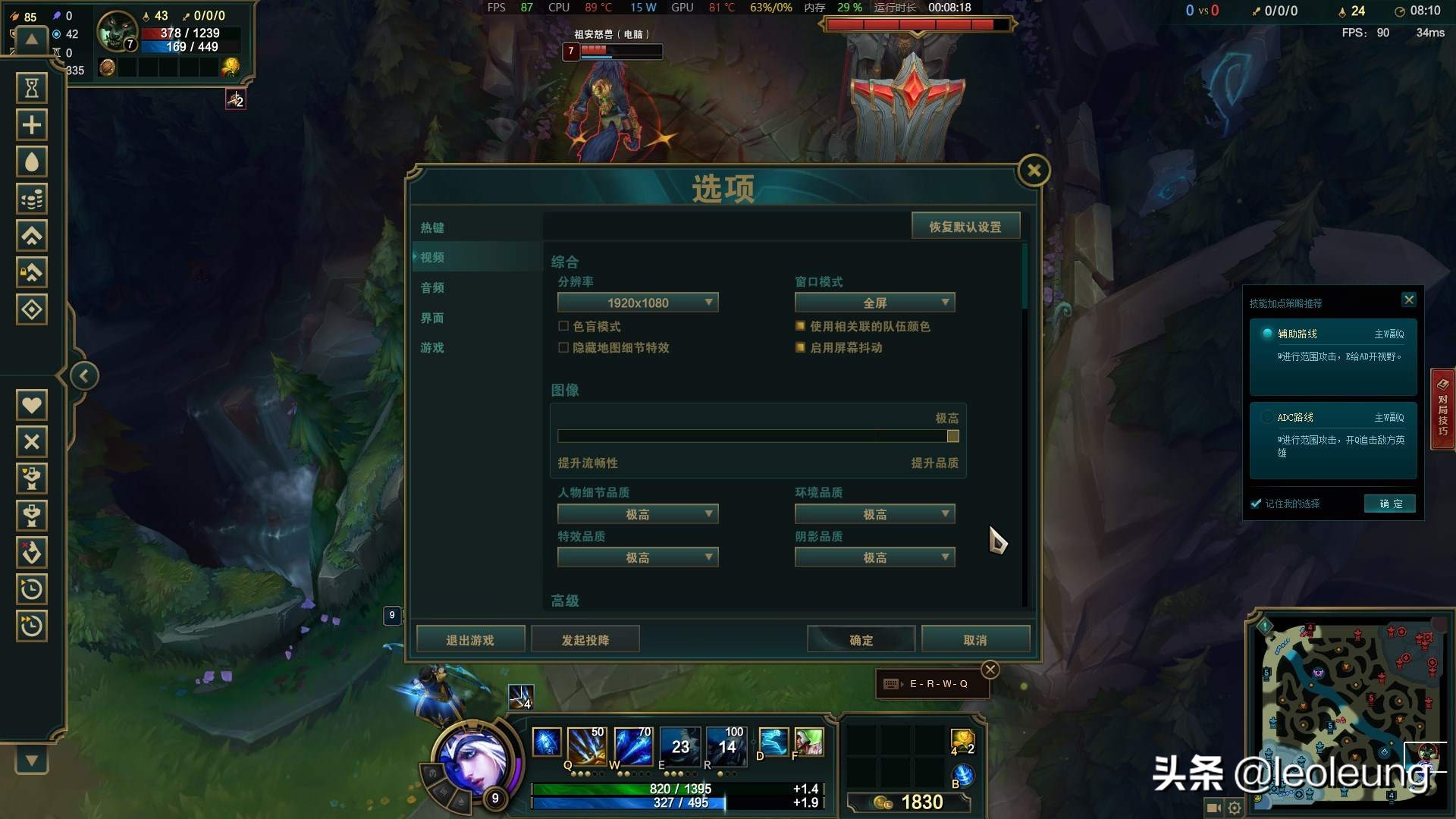Open the settings gear near the minimap
This screenshot has width=1456, height=819.
(x=1234, y=808)
